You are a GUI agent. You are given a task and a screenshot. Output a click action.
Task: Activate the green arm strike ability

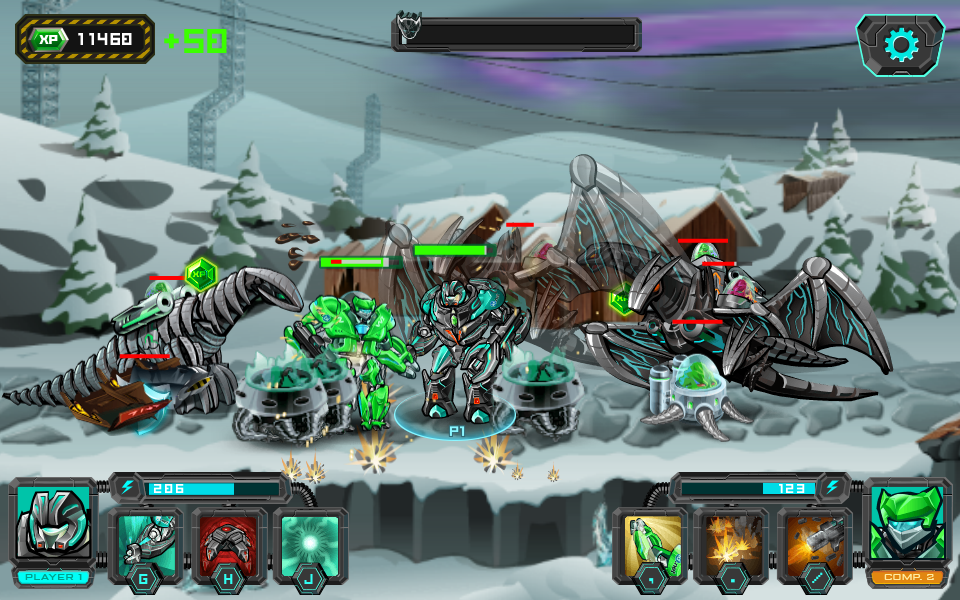pos(649,544)
